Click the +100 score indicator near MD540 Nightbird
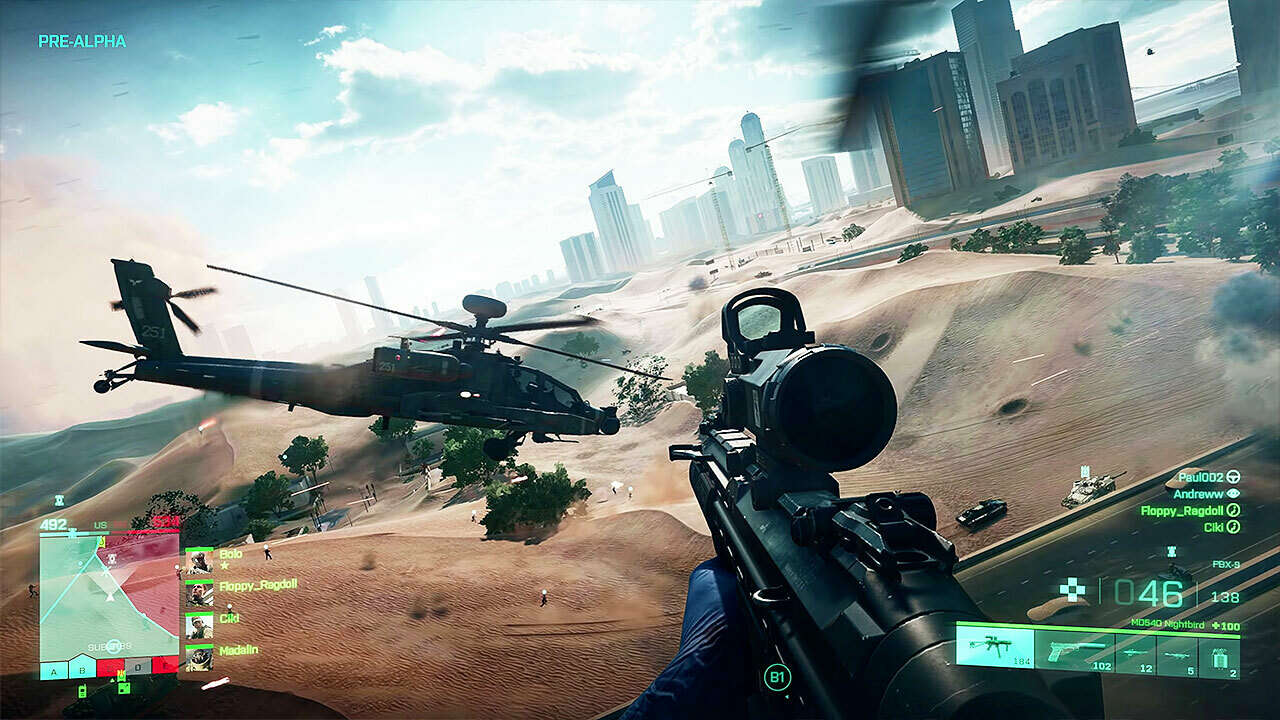 click(1224, 627)
